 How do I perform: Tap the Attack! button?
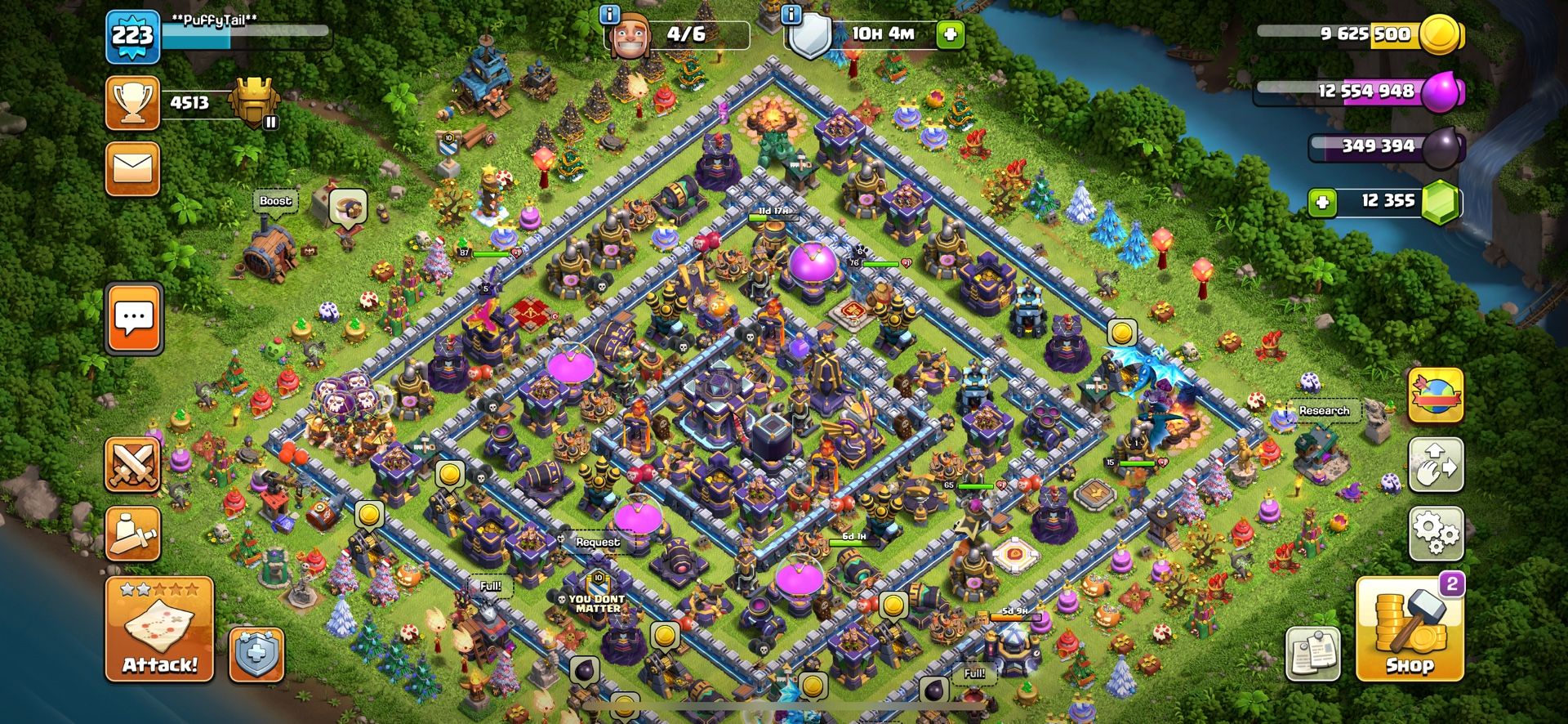point(160,631)
